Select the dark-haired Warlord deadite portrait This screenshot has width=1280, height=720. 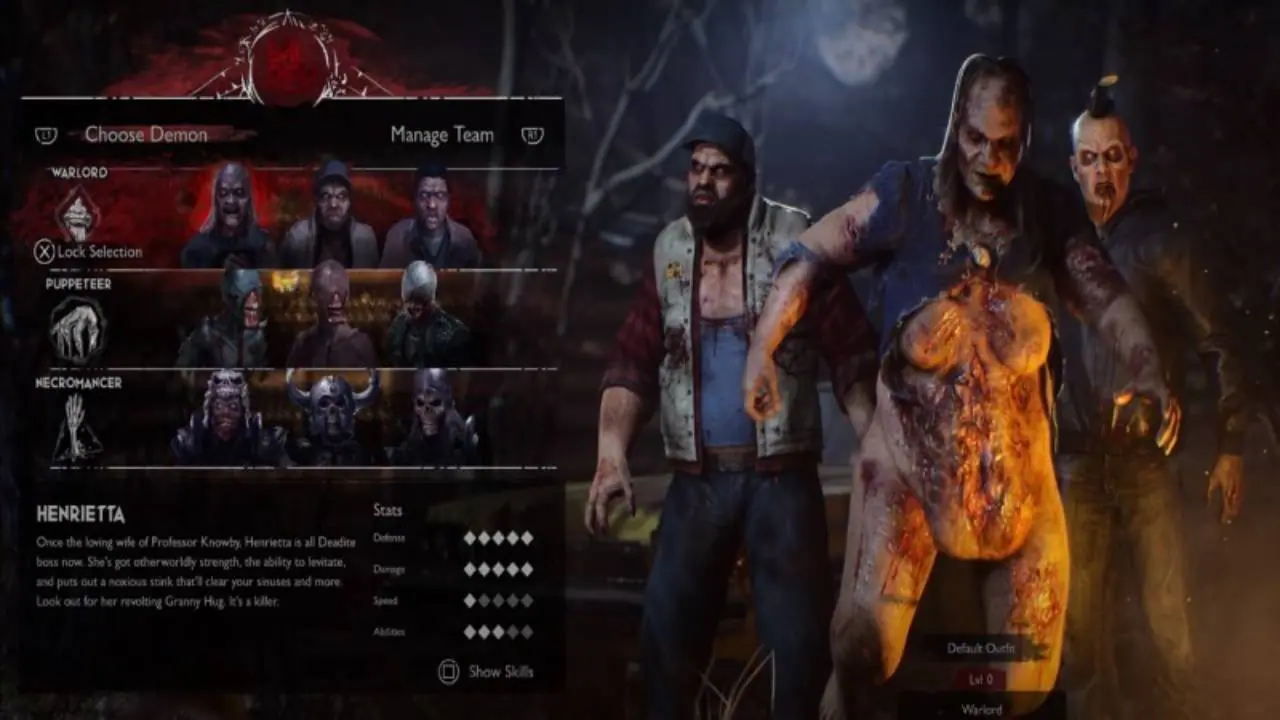430,217
